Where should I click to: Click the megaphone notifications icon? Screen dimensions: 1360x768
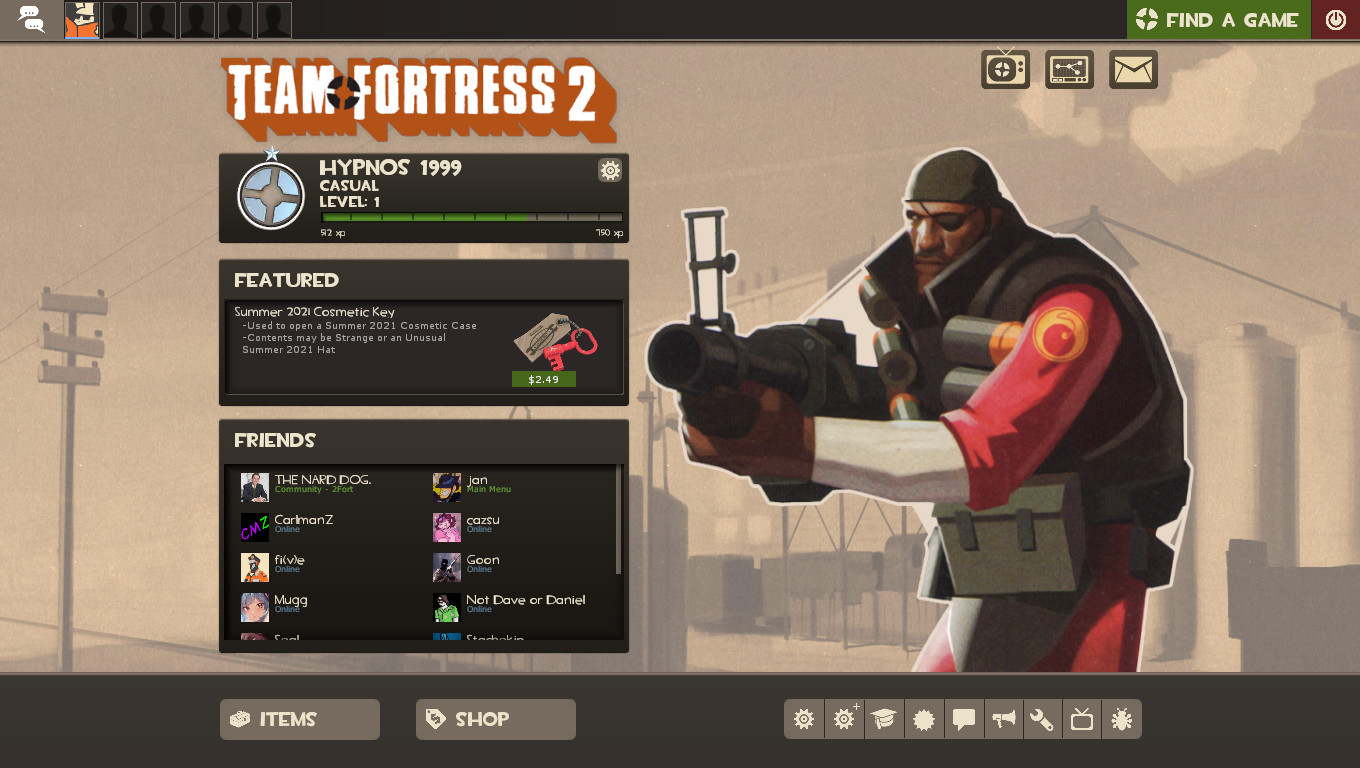1003,719
